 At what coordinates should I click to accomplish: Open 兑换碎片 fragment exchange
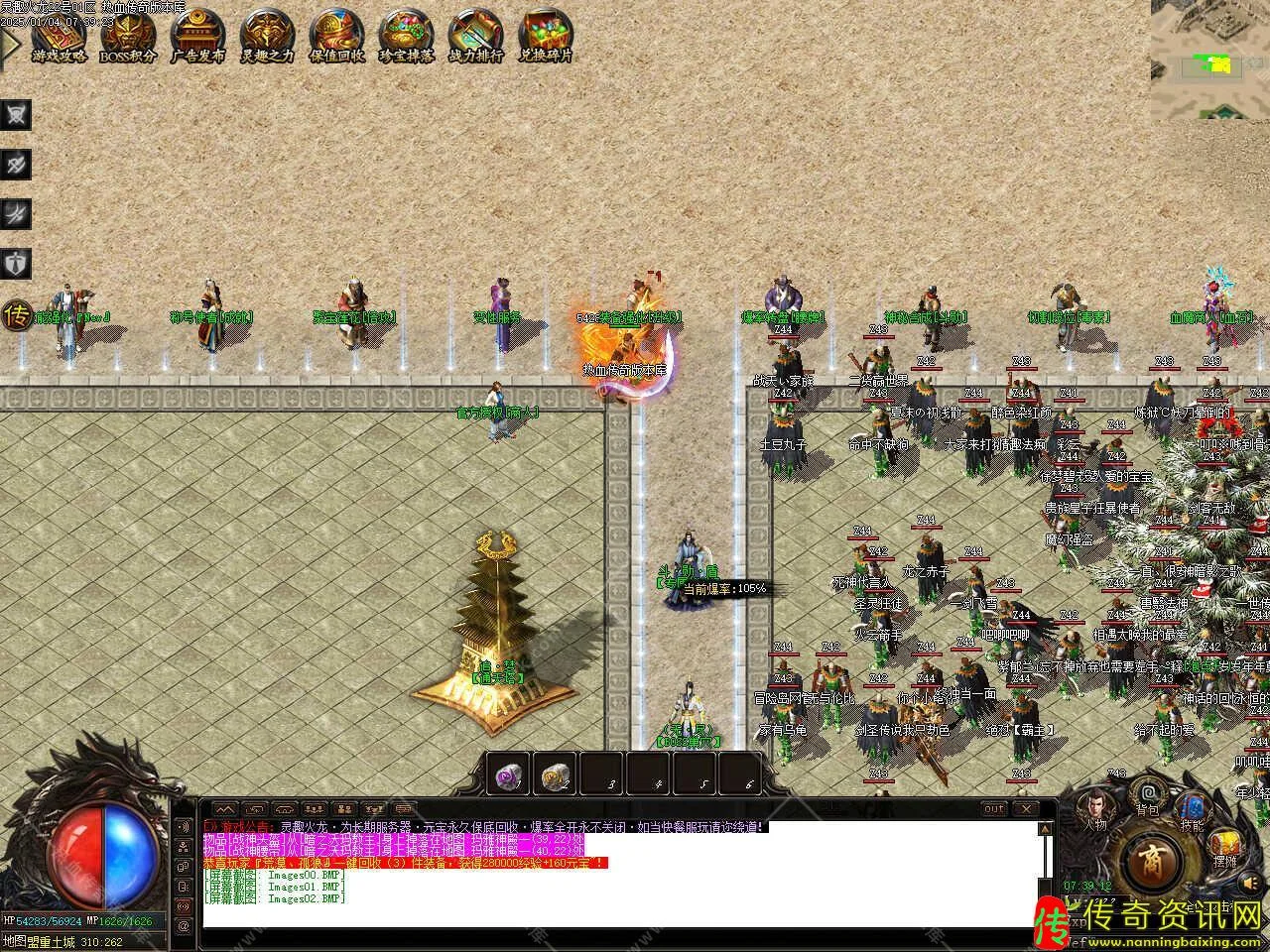pos(545,36)
